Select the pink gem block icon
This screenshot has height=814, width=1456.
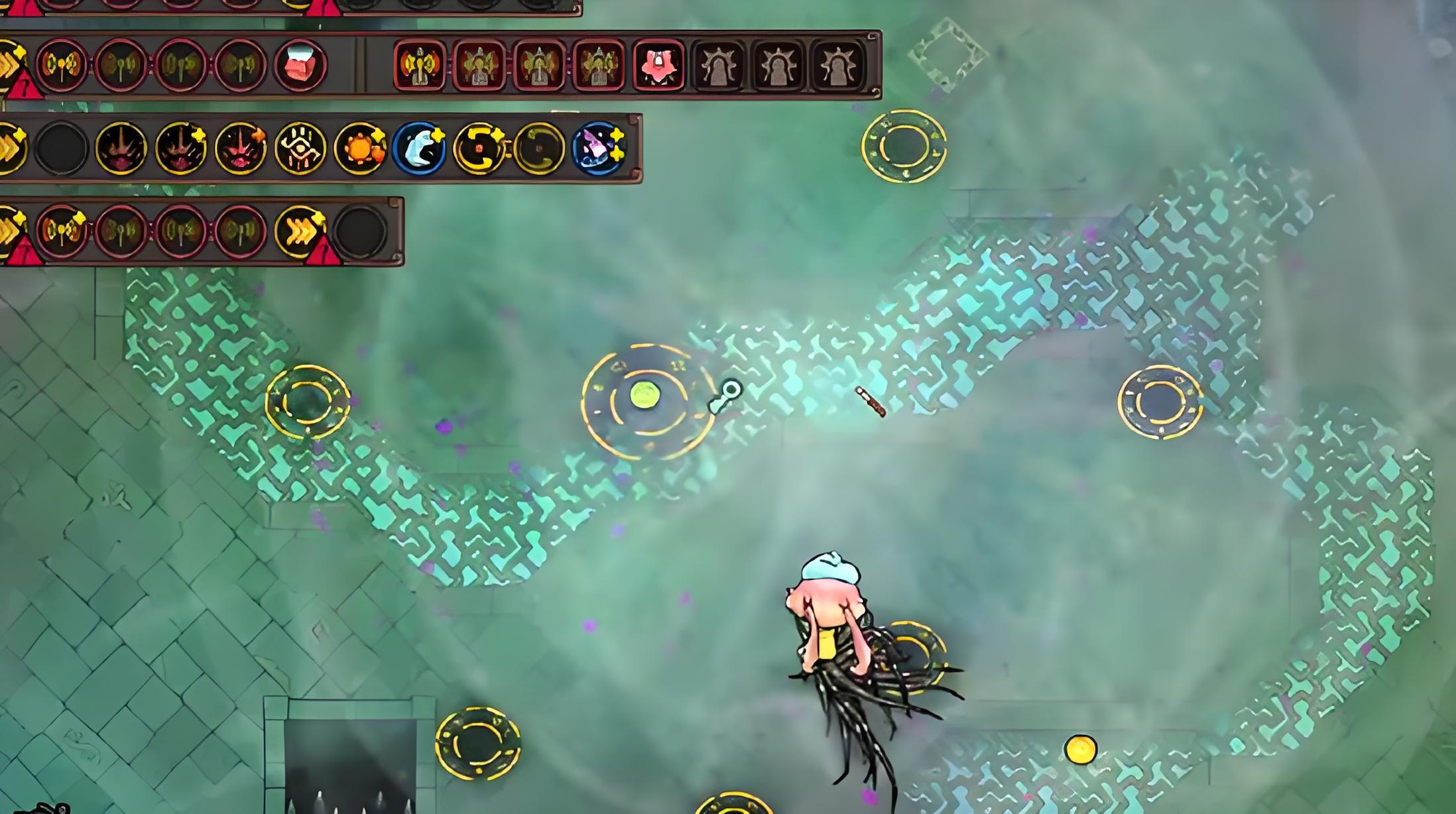[x=300, y=65]
